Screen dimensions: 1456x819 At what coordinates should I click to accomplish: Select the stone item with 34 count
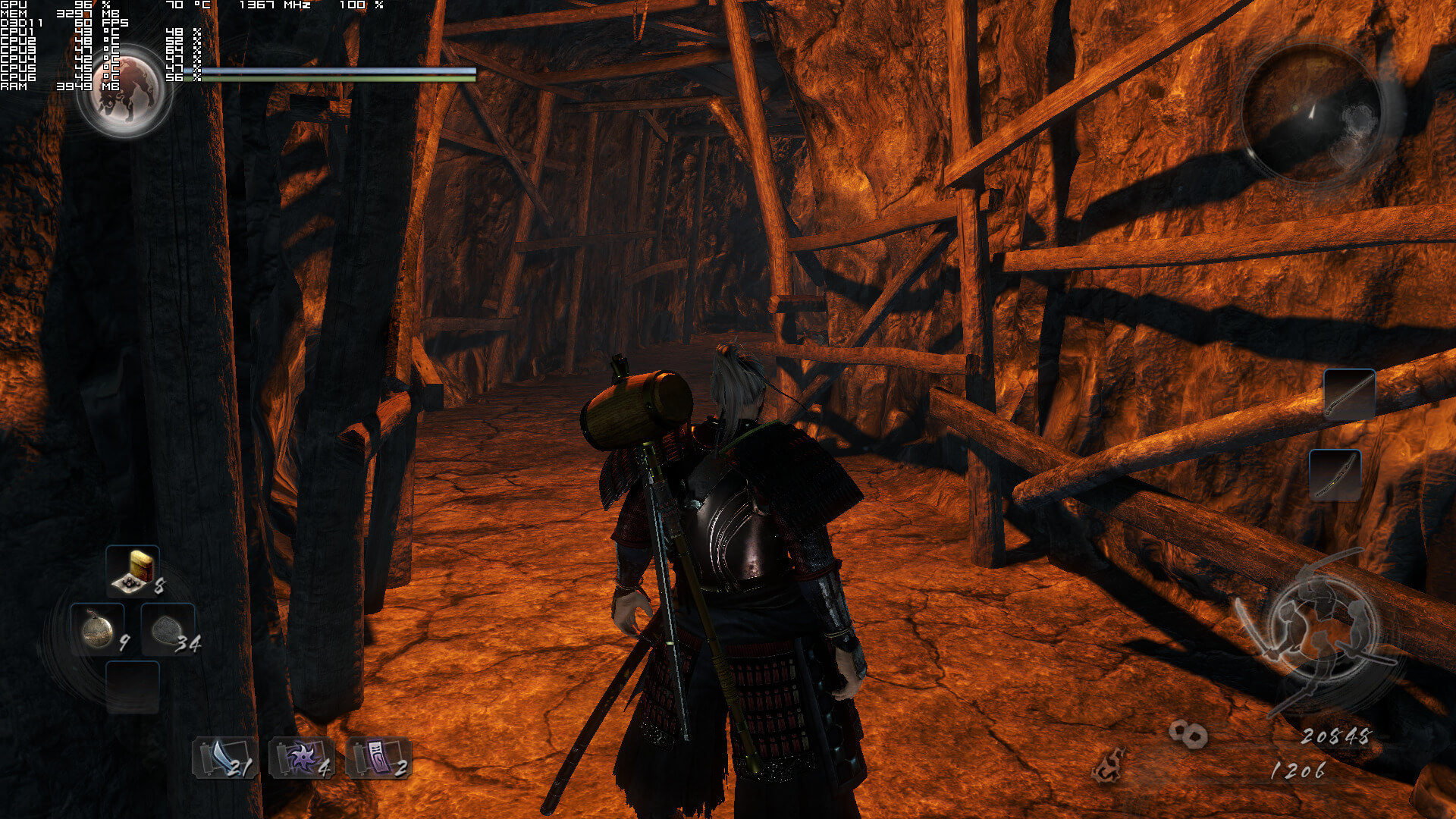pyautogui.click(x=168, y=630)
